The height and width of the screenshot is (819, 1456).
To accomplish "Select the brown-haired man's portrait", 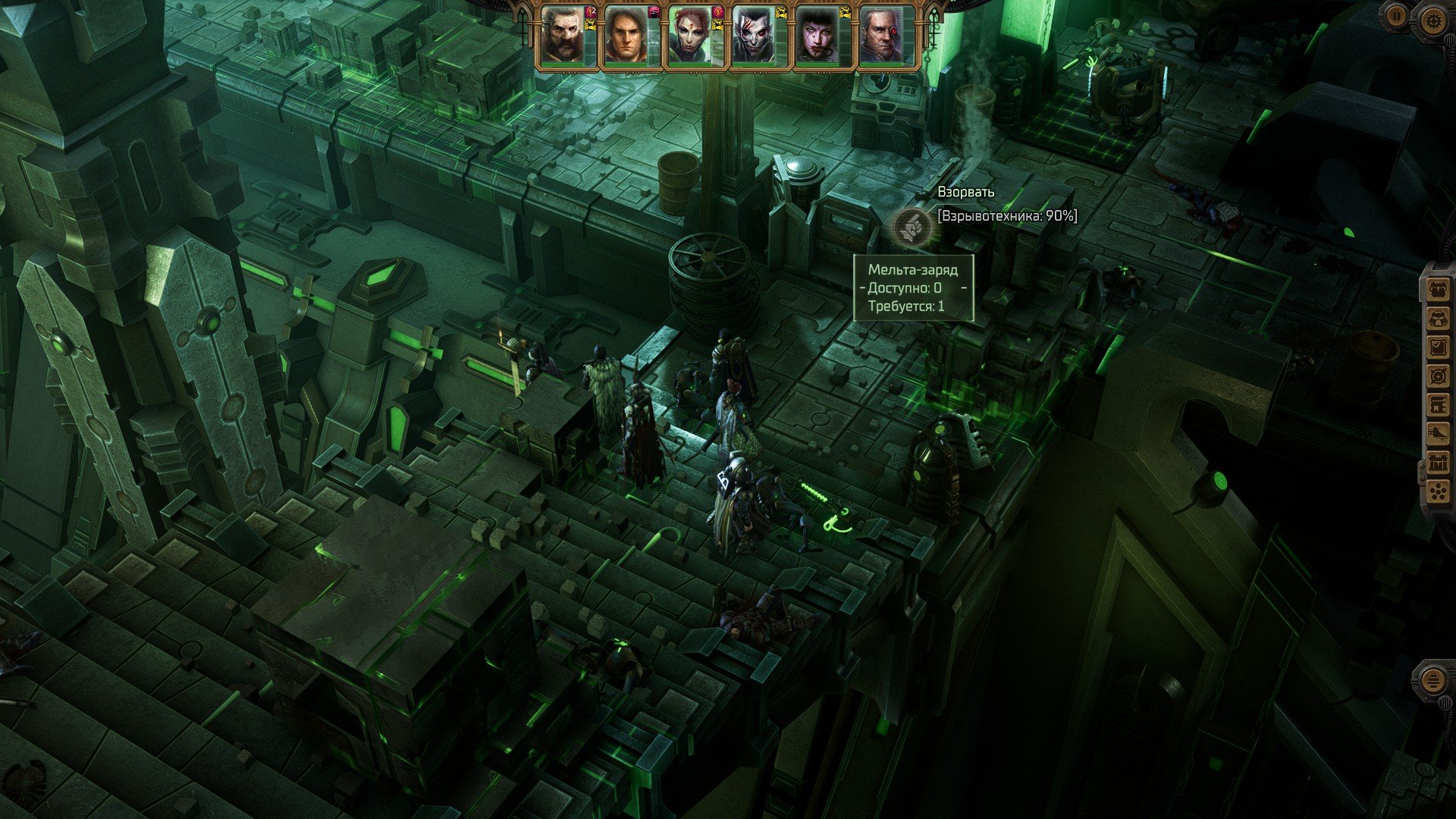I will (x=627, y=36).
